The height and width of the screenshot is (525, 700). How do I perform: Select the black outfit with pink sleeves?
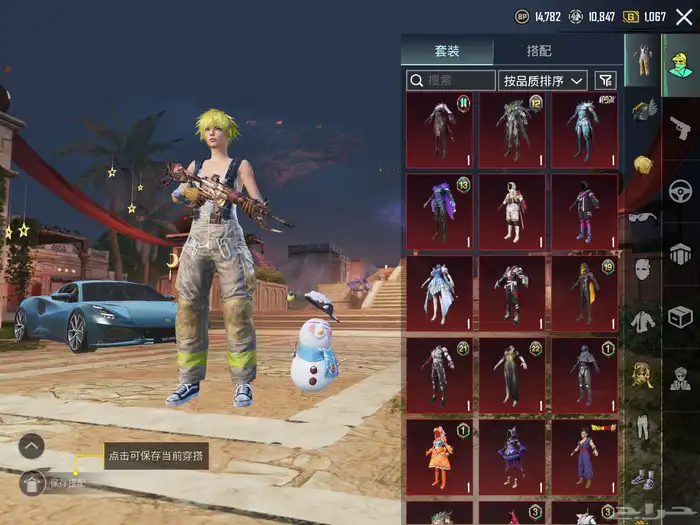click(x=585, y=211)
